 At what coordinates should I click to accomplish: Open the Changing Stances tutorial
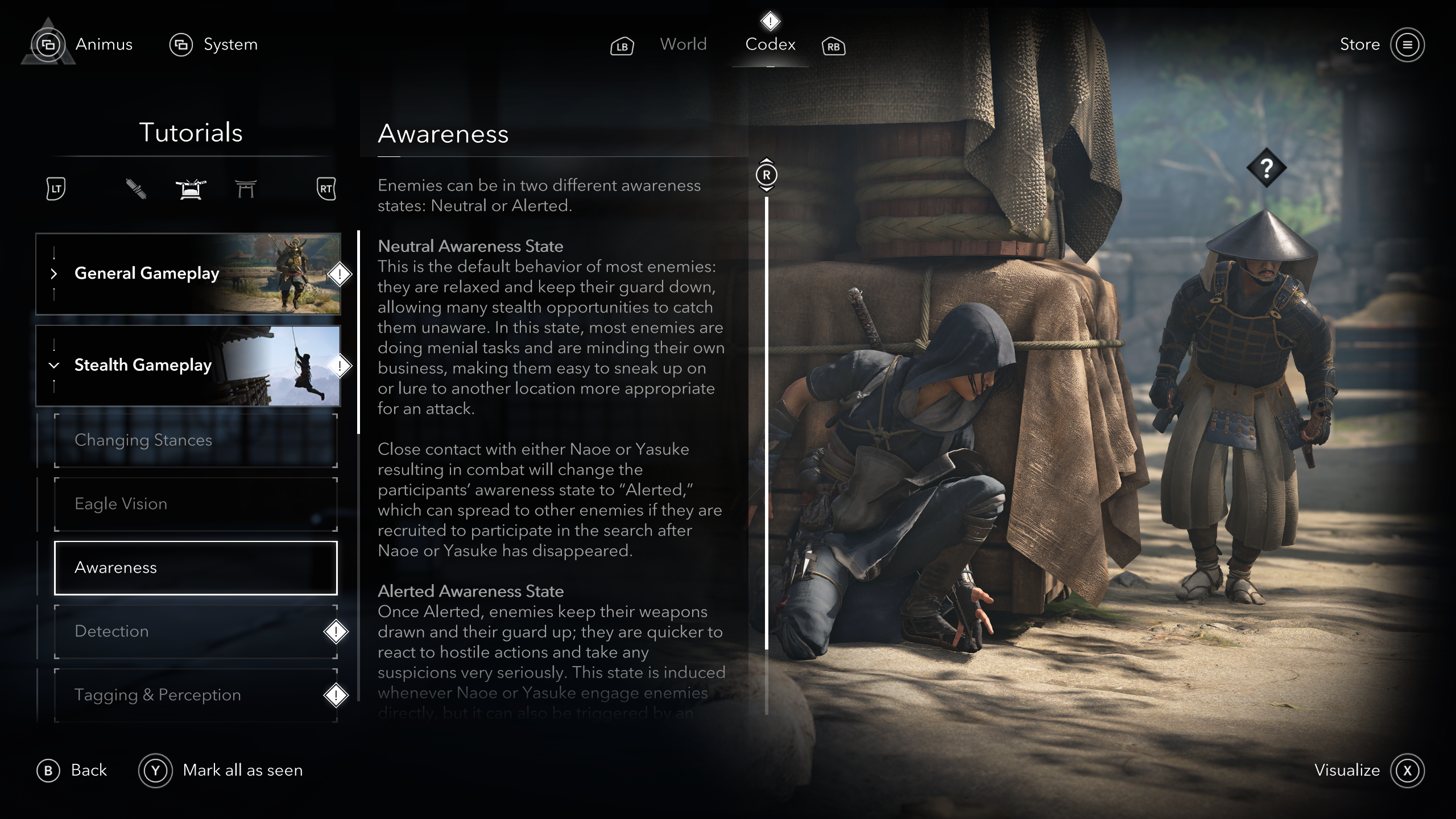pyautogui.click(x=196, y=440)
